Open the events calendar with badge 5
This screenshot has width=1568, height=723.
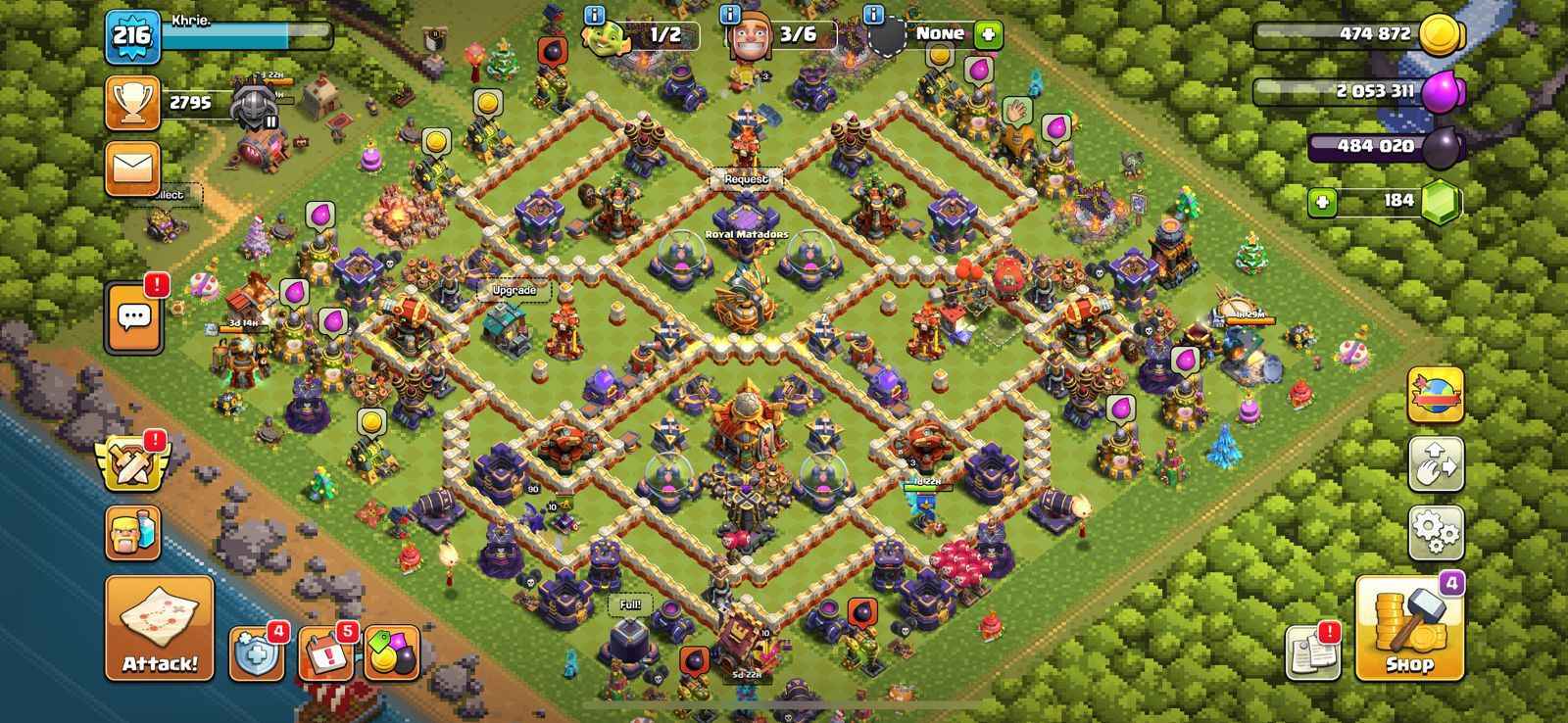(325, 653)
